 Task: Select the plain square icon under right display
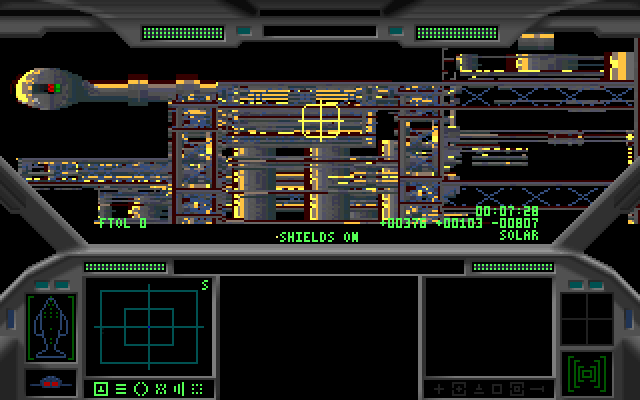tap(497, 388)
